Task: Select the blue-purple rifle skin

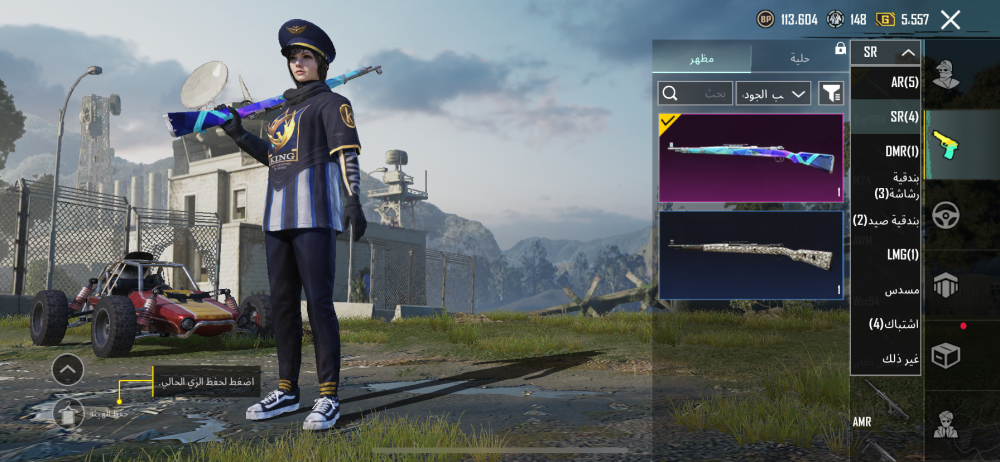Action: click(x=750, y=157)
